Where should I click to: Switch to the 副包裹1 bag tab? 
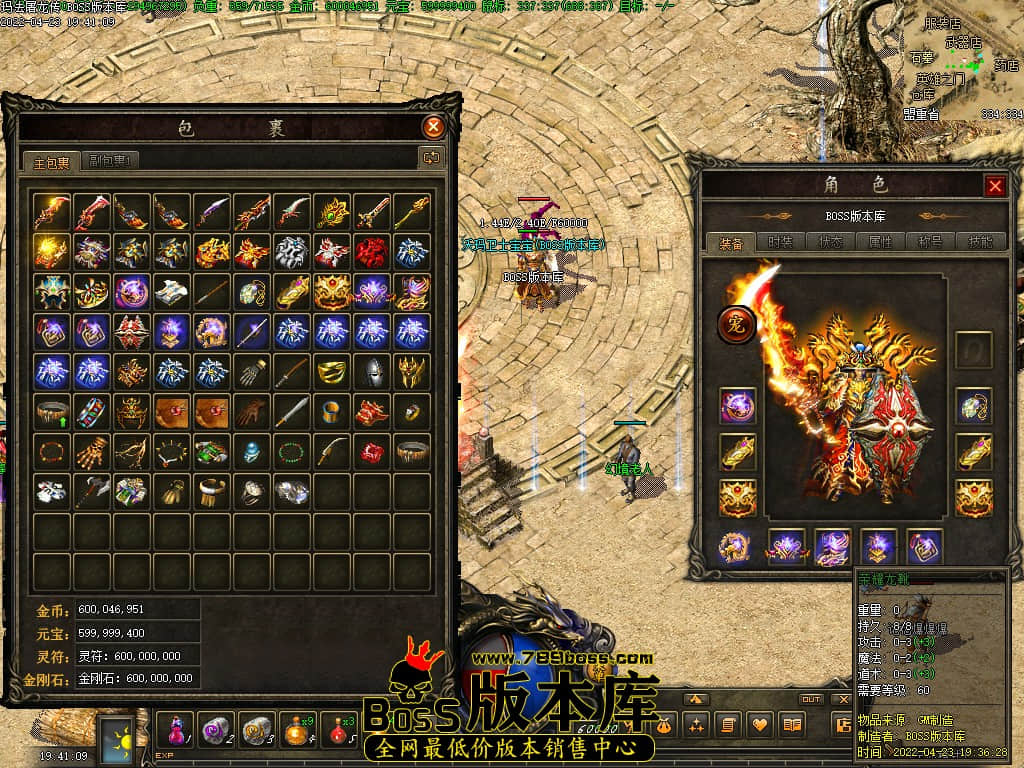(x=110, y=159)
